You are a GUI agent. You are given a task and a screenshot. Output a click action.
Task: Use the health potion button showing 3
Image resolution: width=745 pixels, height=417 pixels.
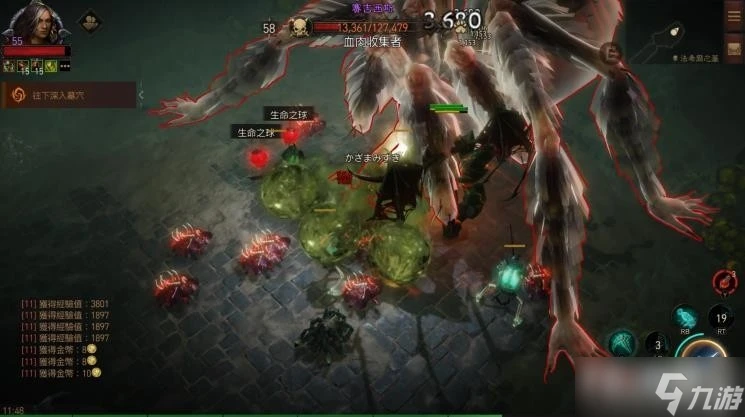[x=657, y=347]
